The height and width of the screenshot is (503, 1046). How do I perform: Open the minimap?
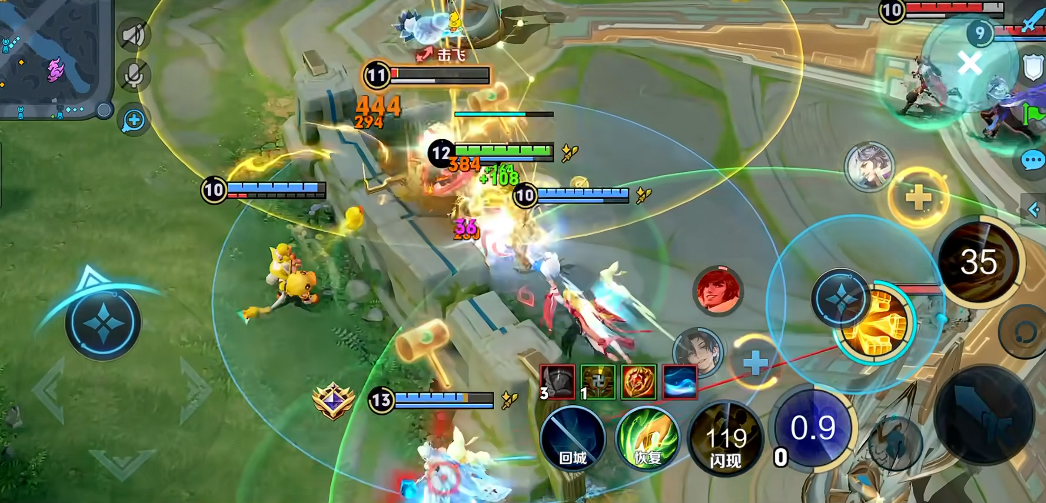[x=55, y=58]
